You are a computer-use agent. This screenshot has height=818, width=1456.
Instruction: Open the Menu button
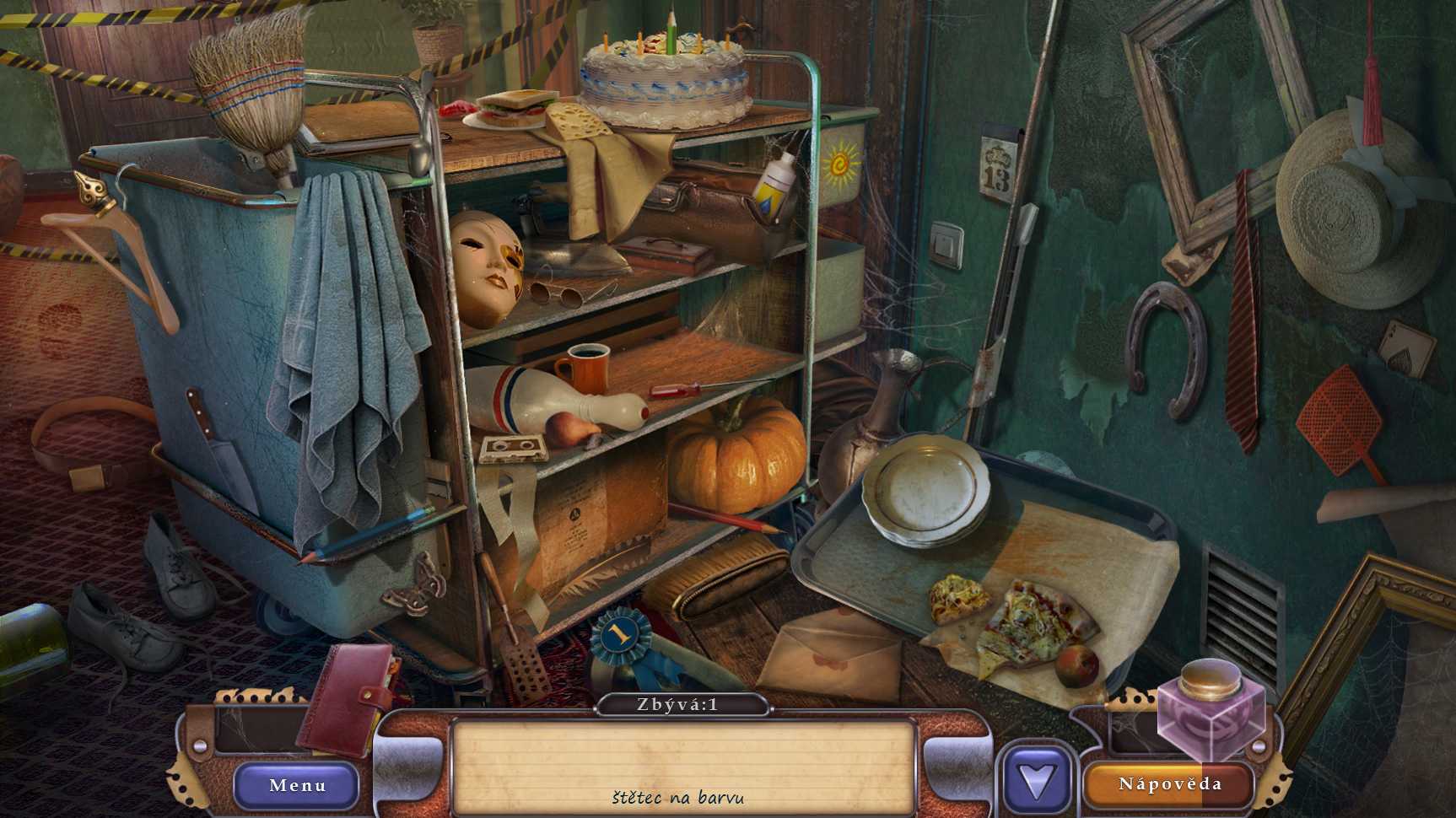297,785
